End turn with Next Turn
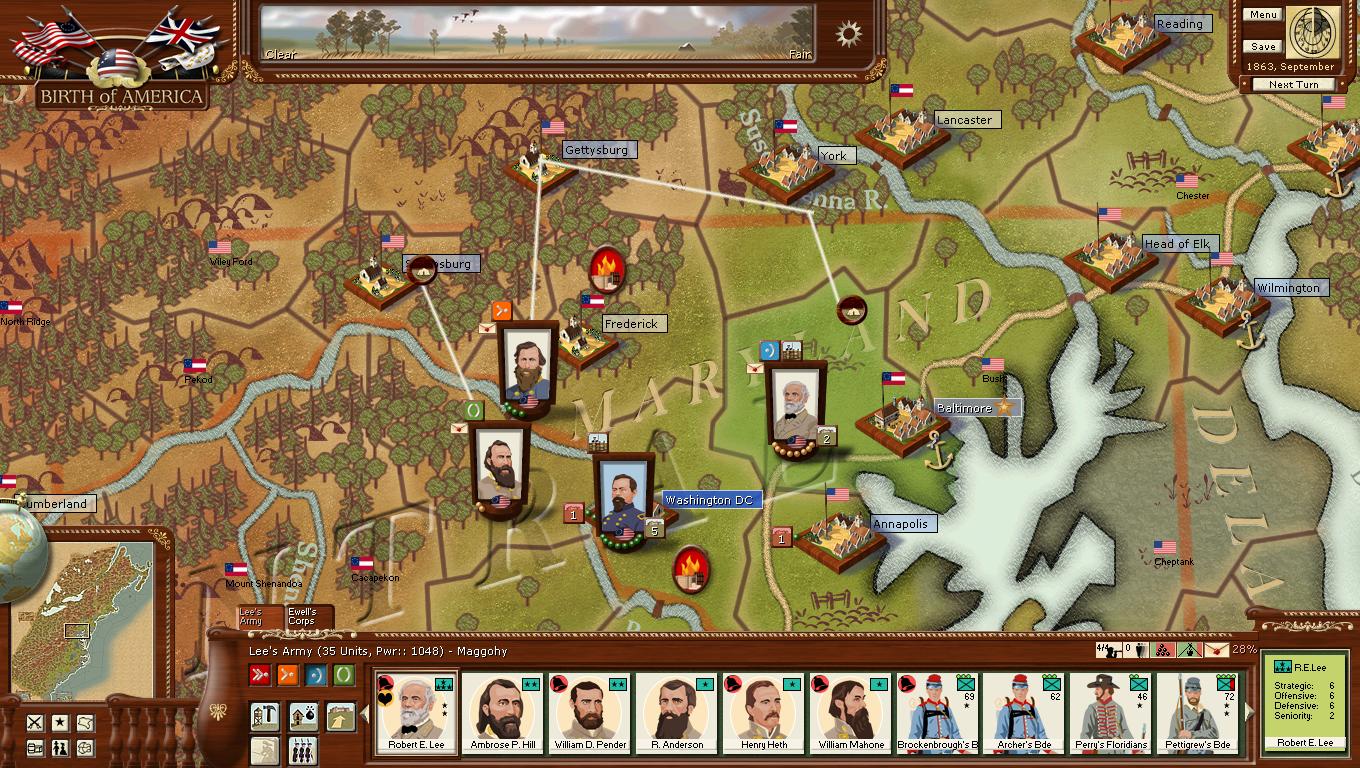 [1293, 85]
